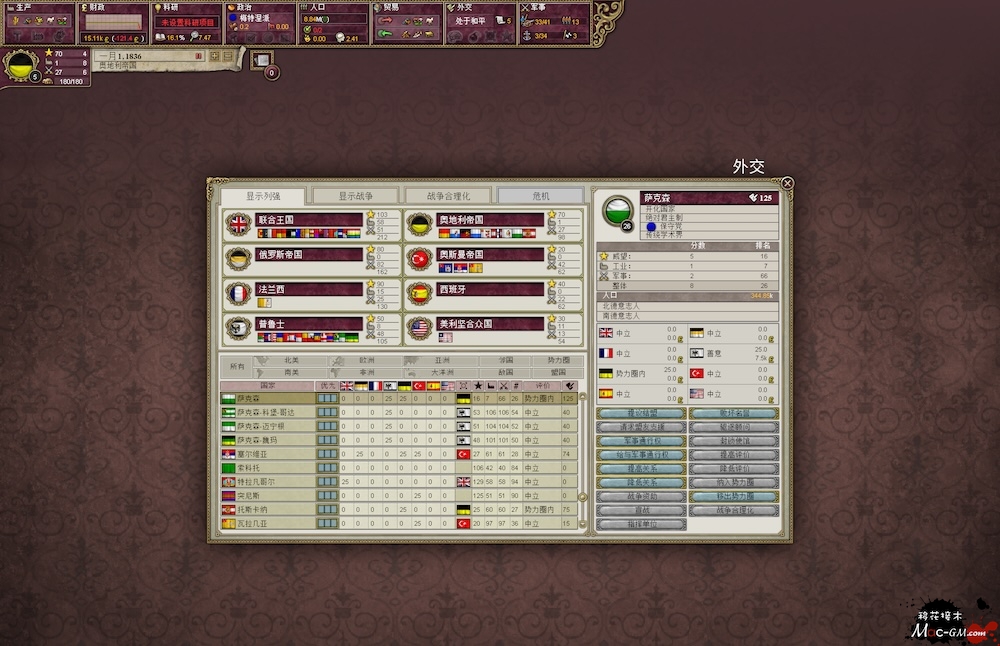
Task: Filter the country list by 欧洲
Action: coord(366,360)
